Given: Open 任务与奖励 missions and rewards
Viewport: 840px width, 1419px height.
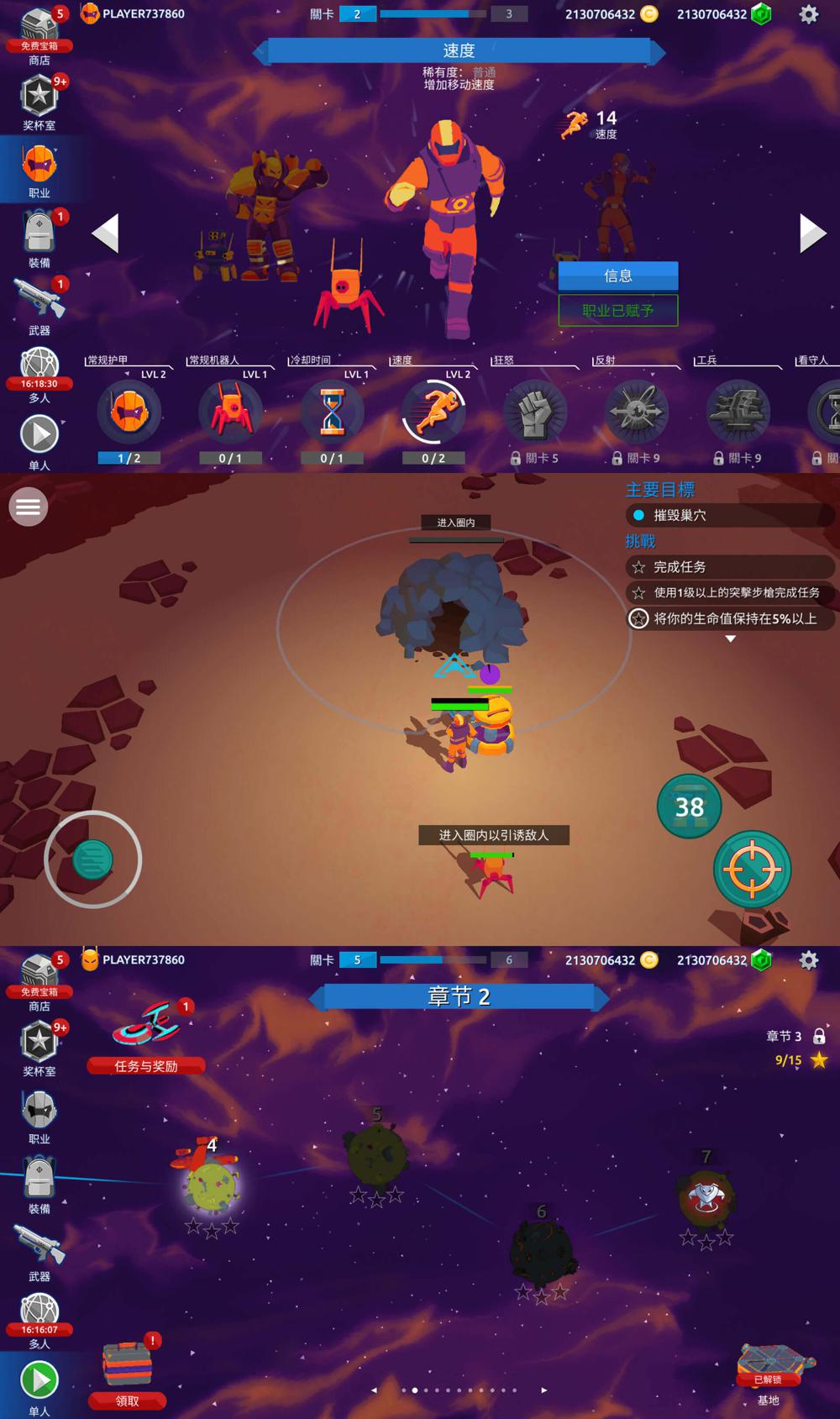Looking at the screenshot, I should pos(146,1038).
